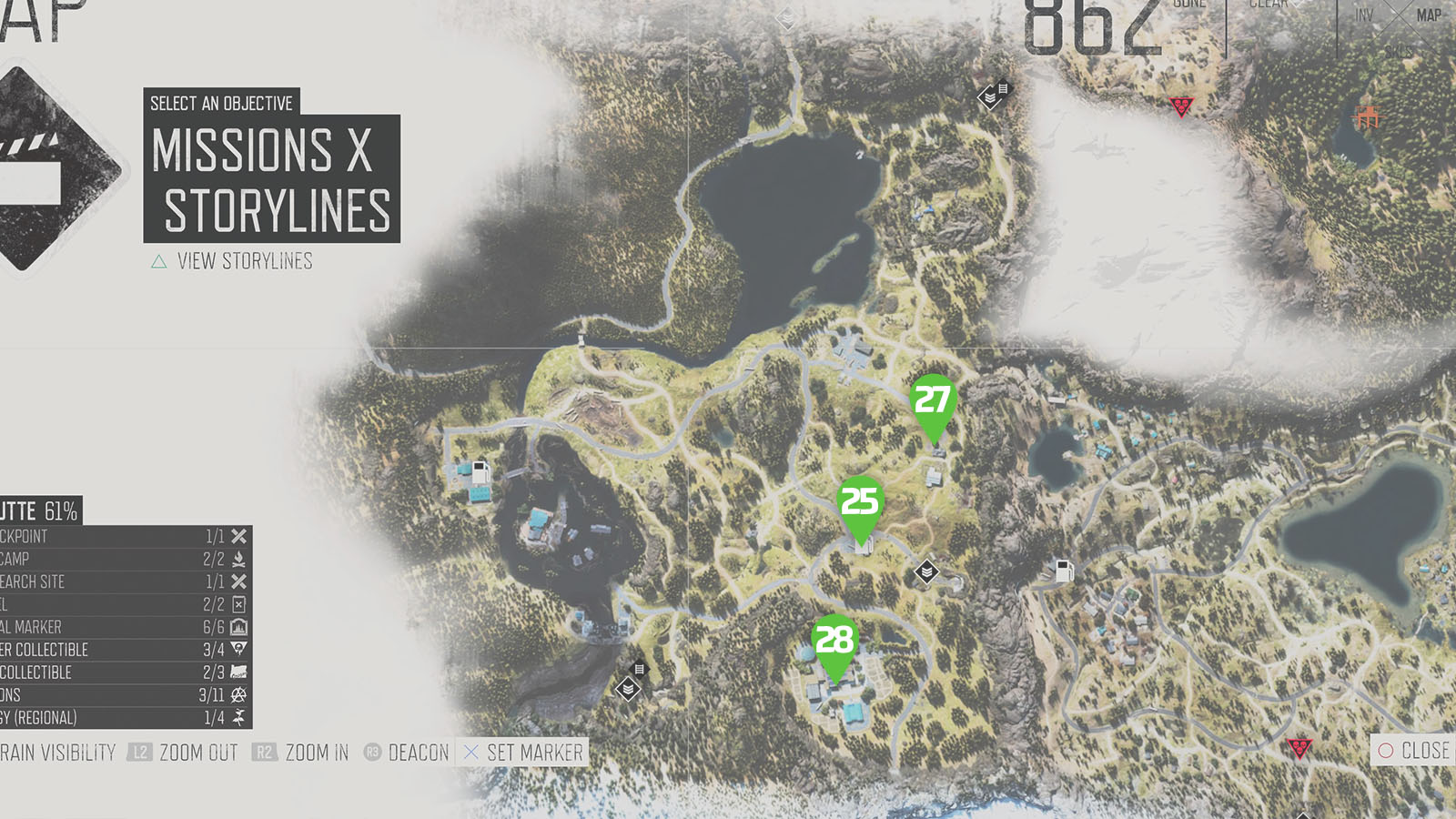Toggle the Terrain Visibility option

tap(57, 753)
